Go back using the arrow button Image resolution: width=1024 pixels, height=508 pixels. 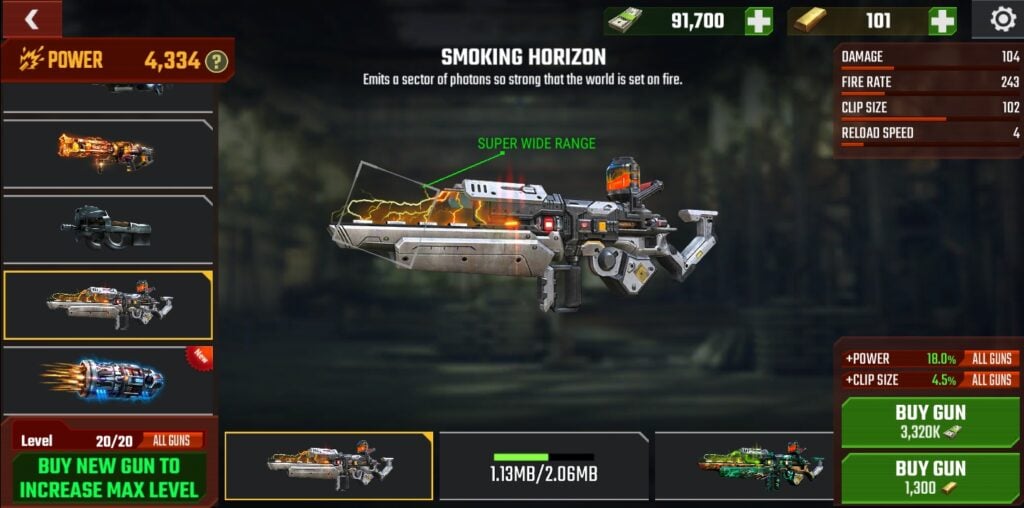pos(30,19)
